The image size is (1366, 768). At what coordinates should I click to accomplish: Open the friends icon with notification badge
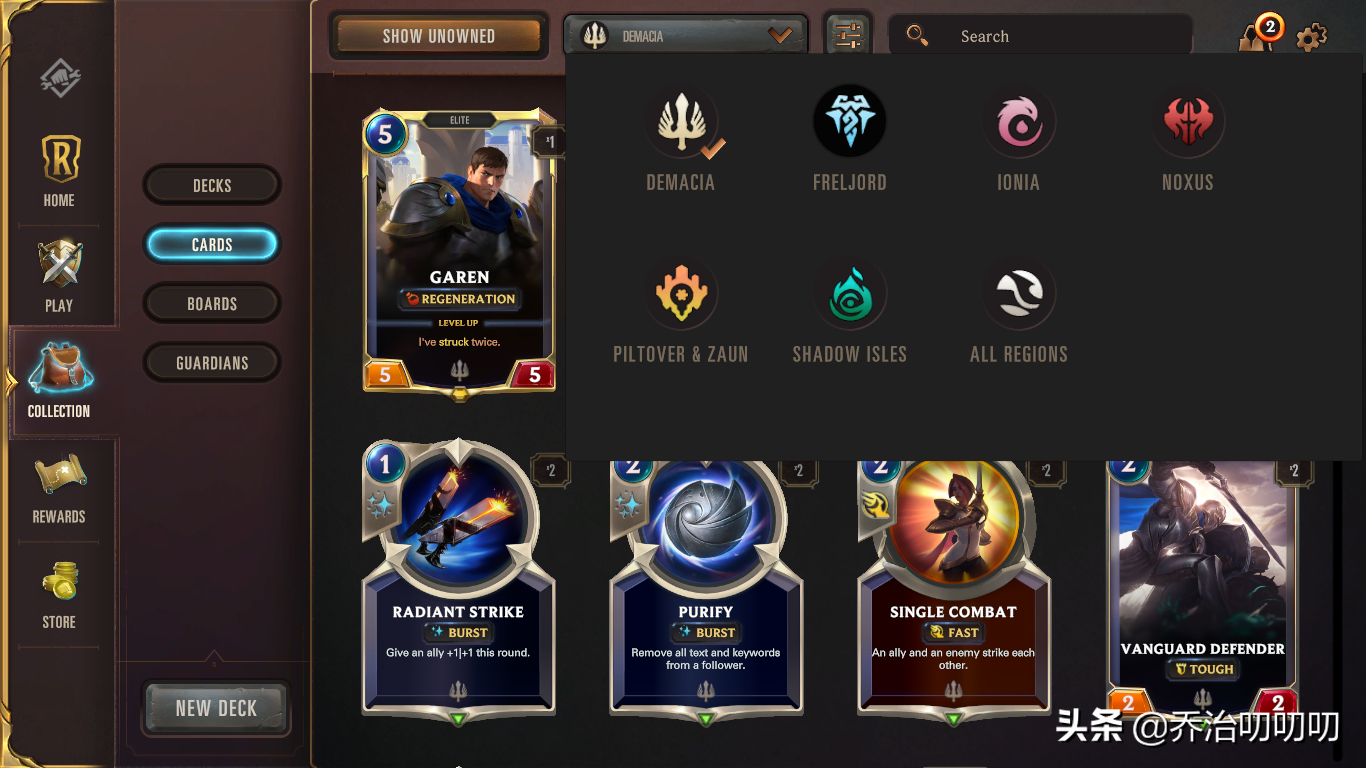(x=1256, y=36)
